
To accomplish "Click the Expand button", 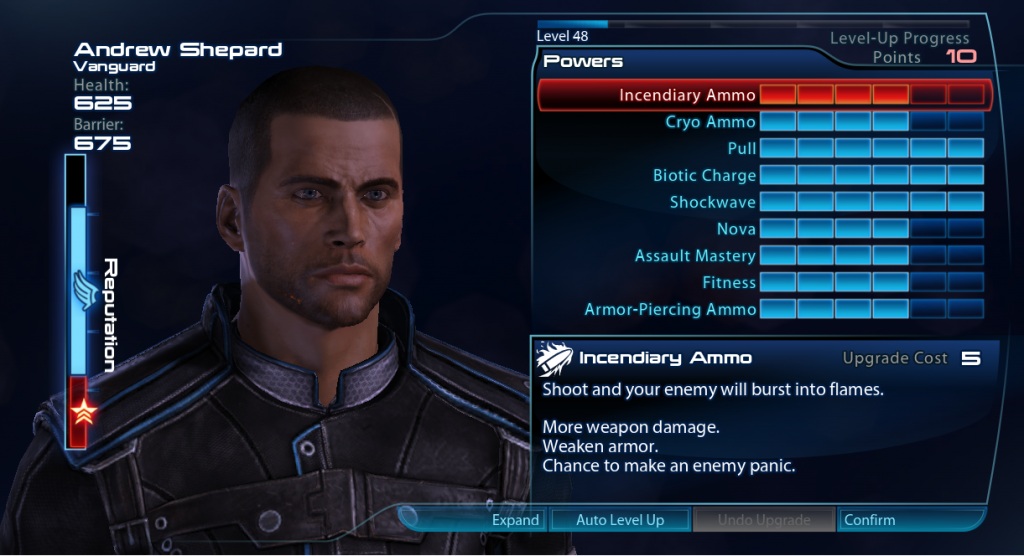I will [515, 520].
